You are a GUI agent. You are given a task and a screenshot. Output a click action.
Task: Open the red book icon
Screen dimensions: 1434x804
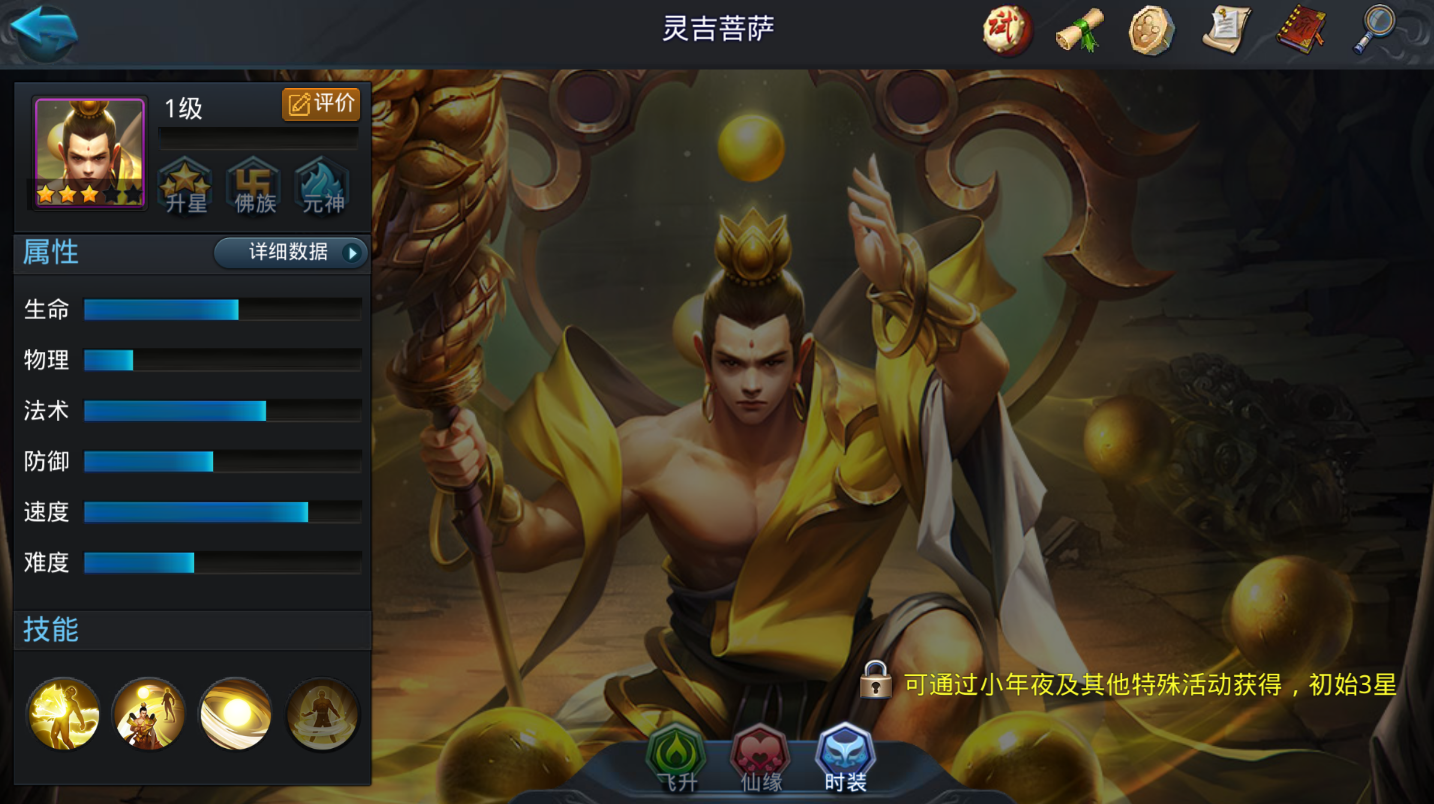pos(1300,30)
